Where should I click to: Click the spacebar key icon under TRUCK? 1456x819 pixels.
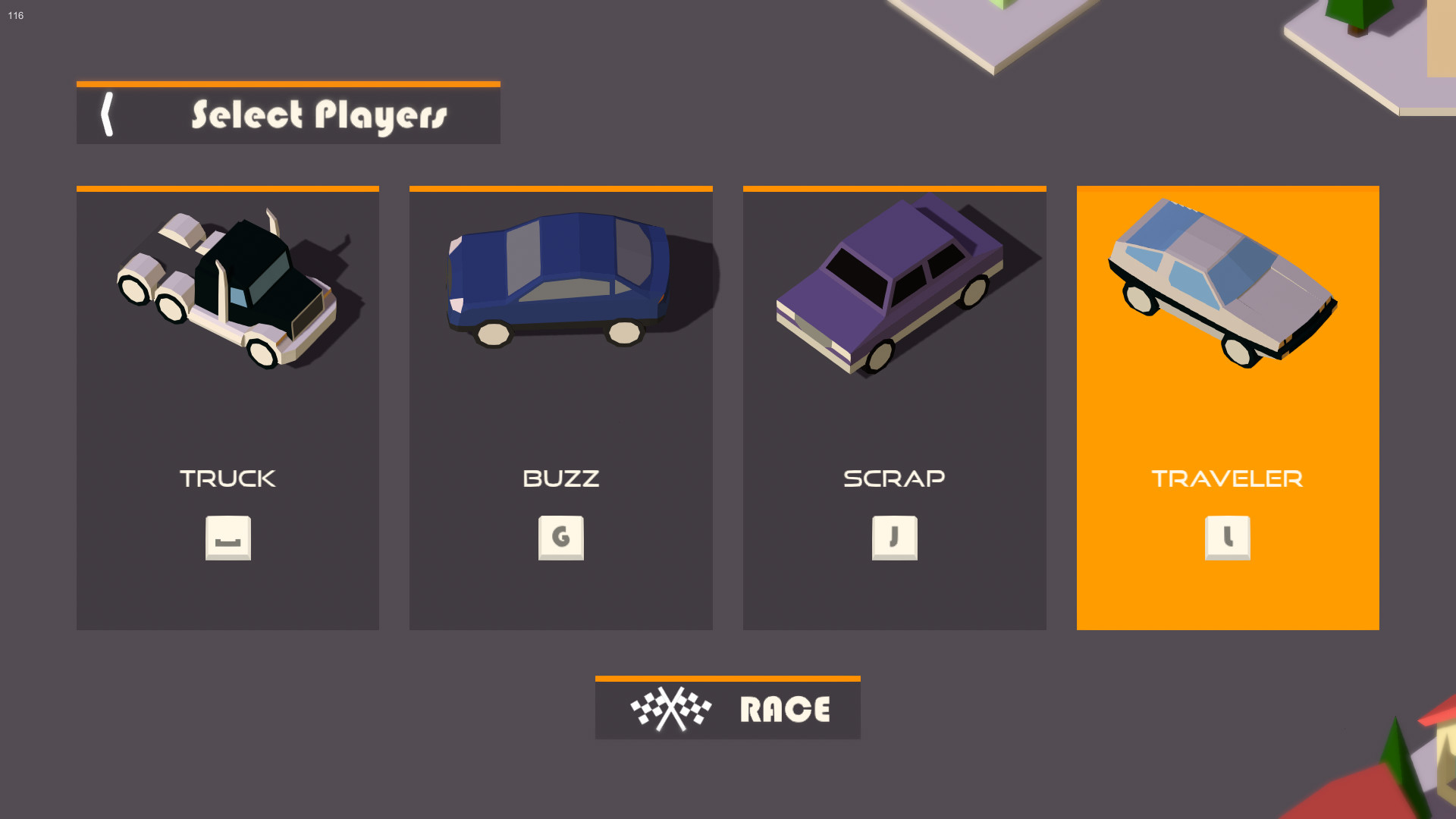[227, 538]
